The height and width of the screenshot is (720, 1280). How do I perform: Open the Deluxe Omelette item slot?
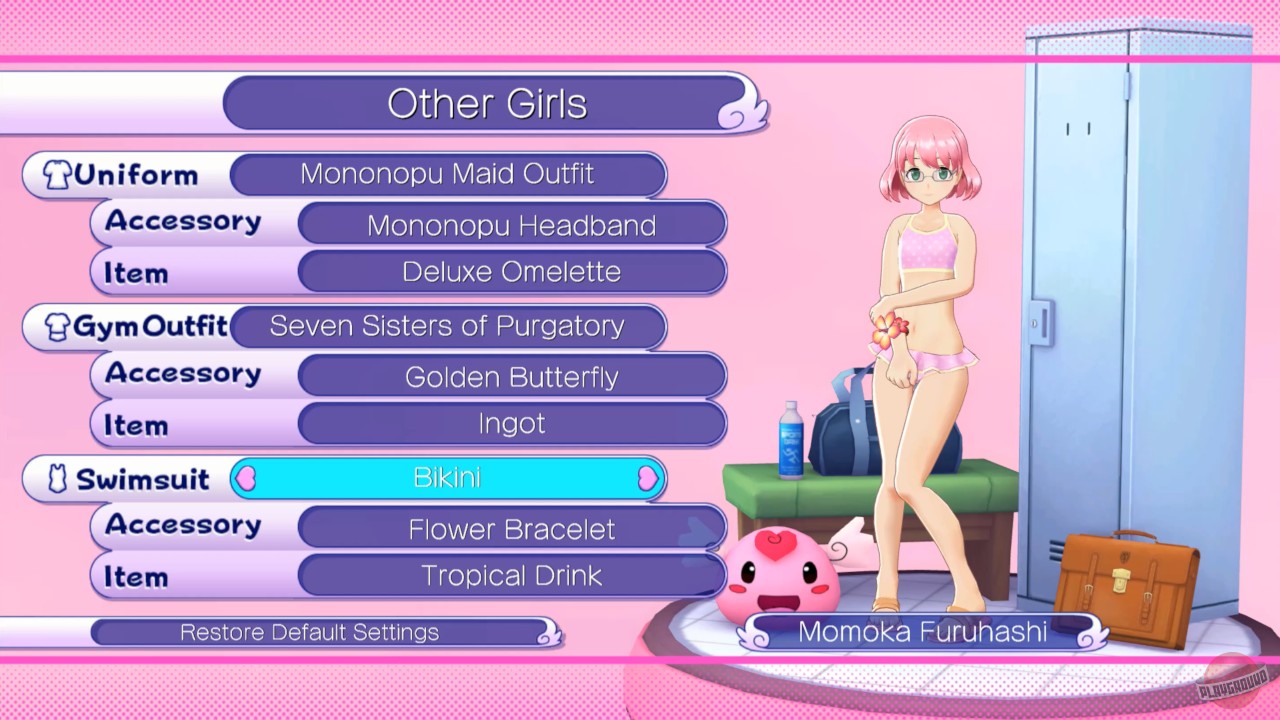point(511,271)
